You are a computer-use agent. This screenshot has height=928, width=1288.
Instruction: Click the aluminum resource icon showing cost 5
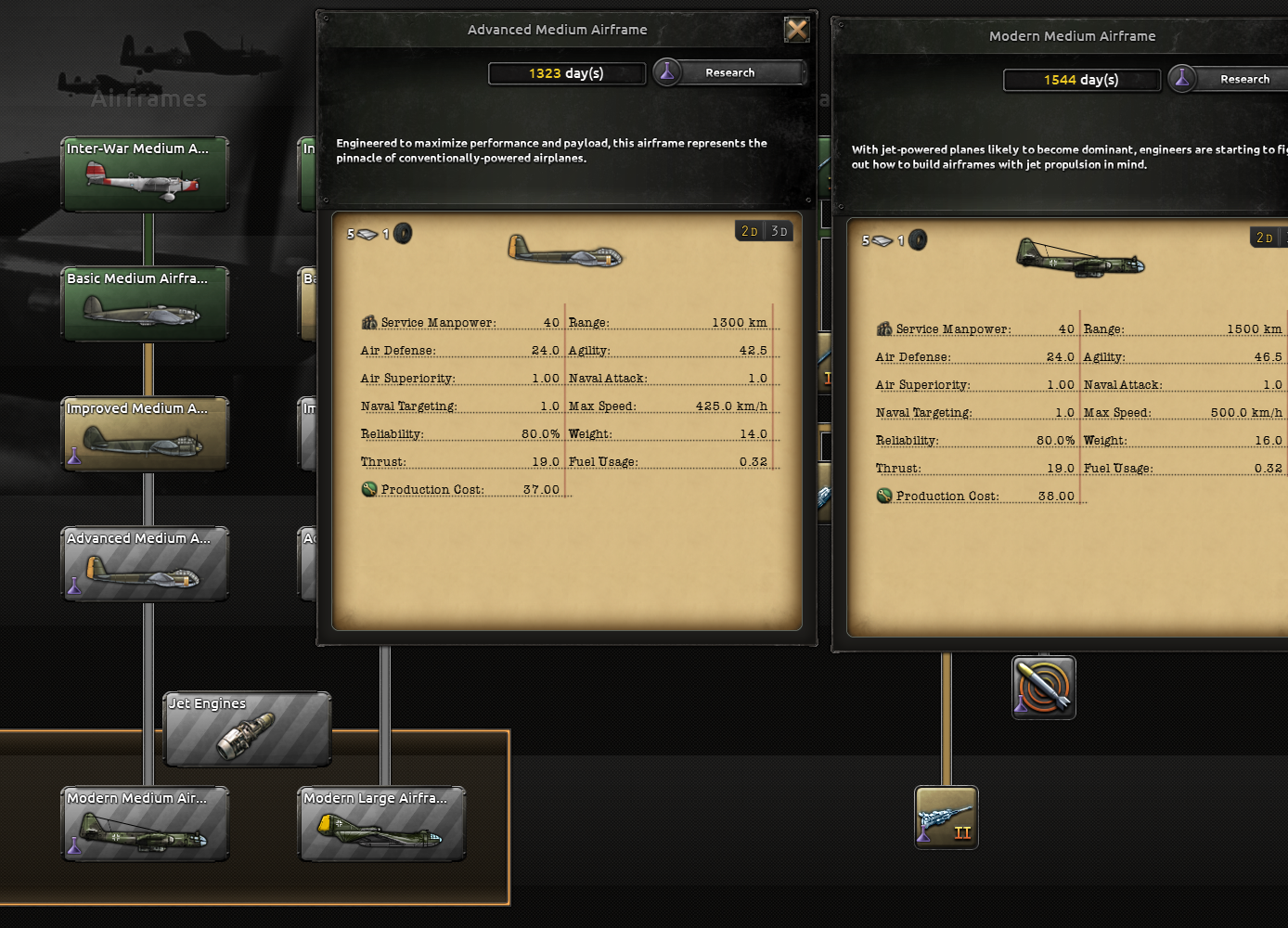tap(366, 234)
